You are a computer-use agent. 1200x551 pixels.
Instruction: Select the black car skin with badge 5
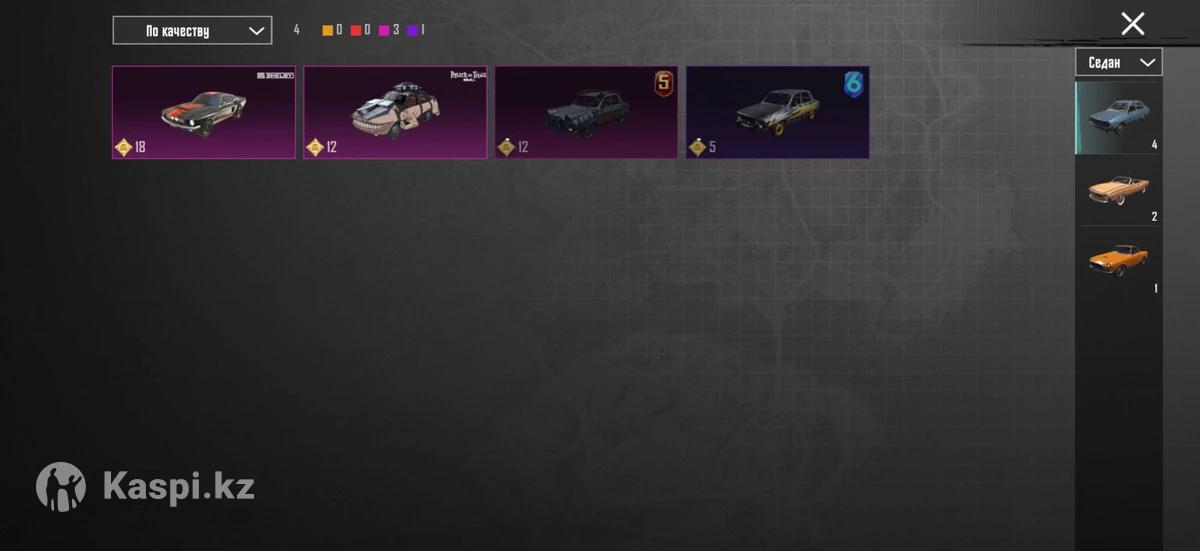click(x=586, y=112)
